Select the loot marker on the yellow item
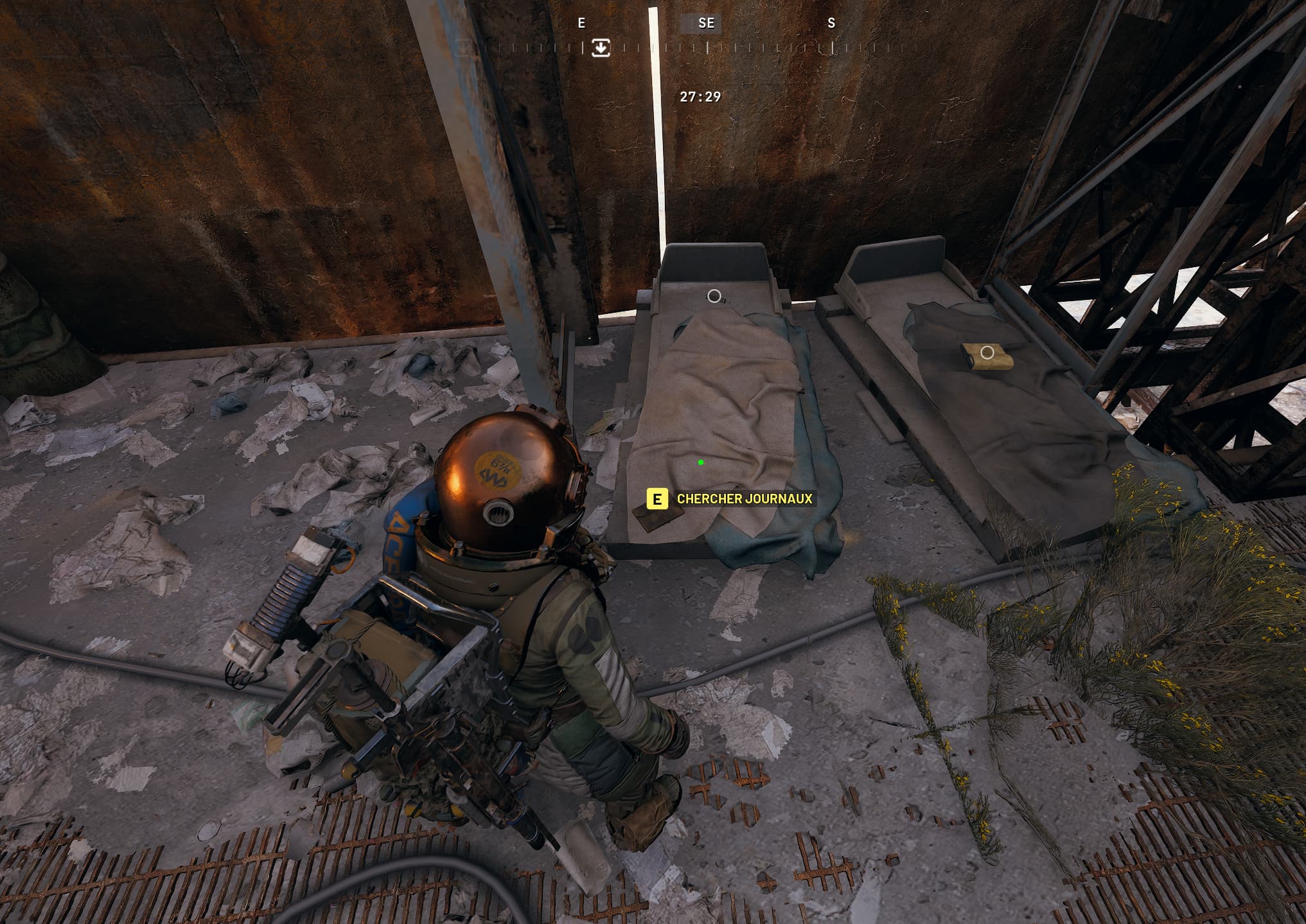Viewport: 1306px width, 924px height. (x=987, y=353)
